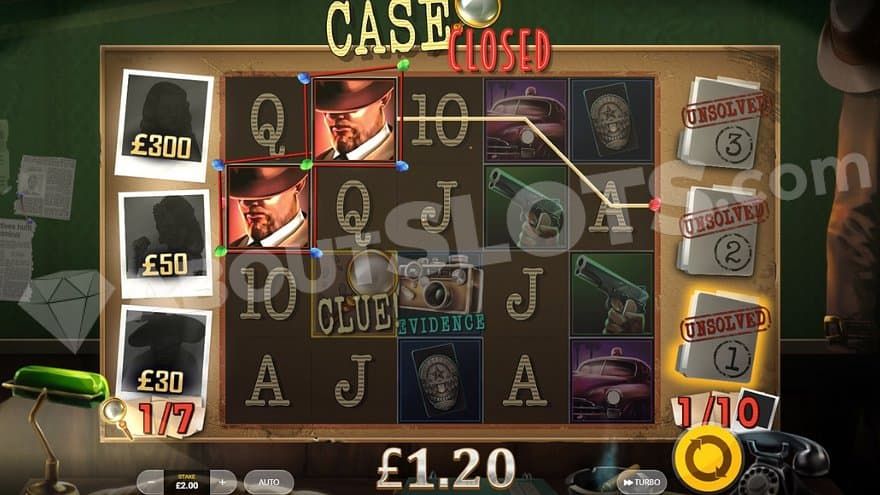This screenshot has height=495, width=880.
Task: Spin the reels with the yellow button
Action: point(708,457)
